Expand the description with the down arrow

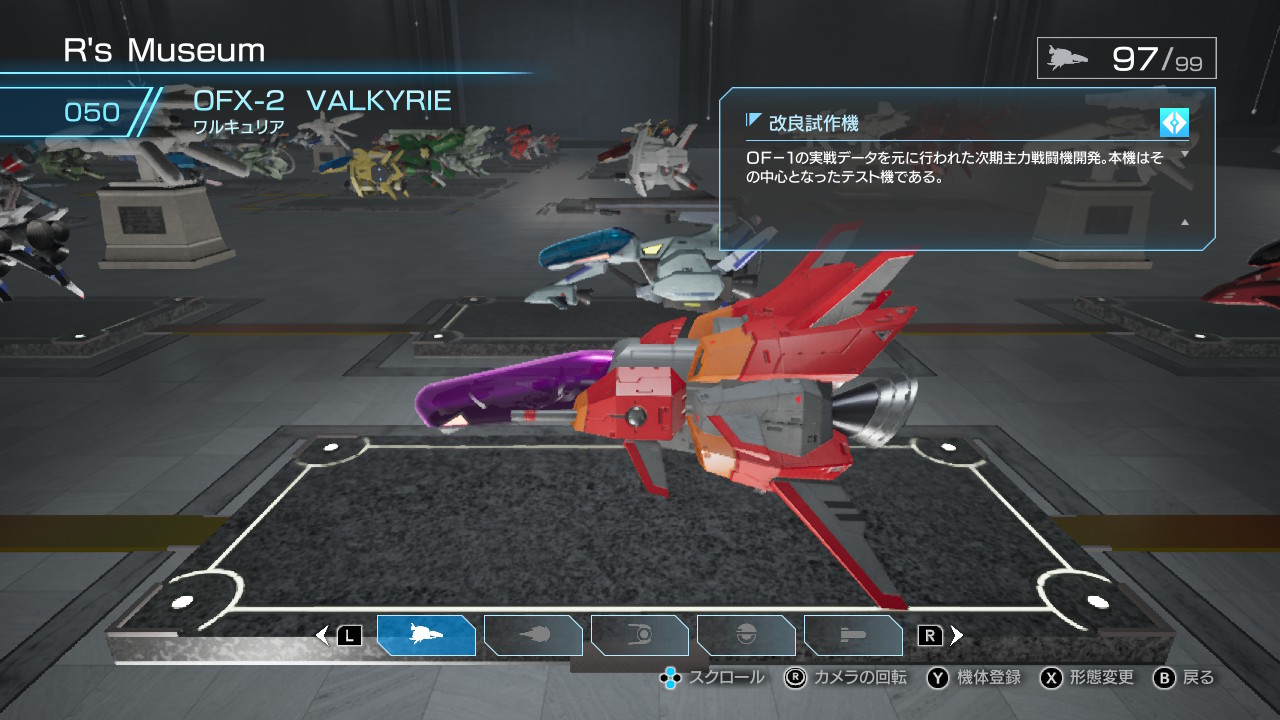click(x=1184, y=152)
